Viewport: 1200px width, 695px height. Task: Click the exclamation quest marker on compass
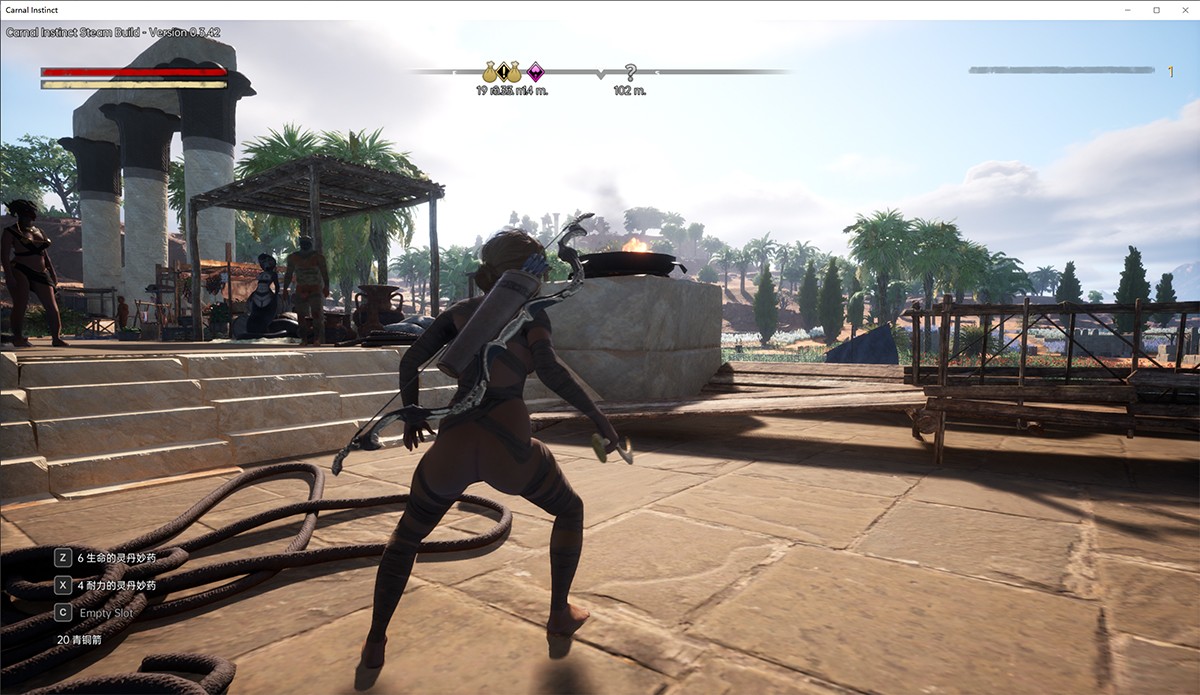[502, 72]
